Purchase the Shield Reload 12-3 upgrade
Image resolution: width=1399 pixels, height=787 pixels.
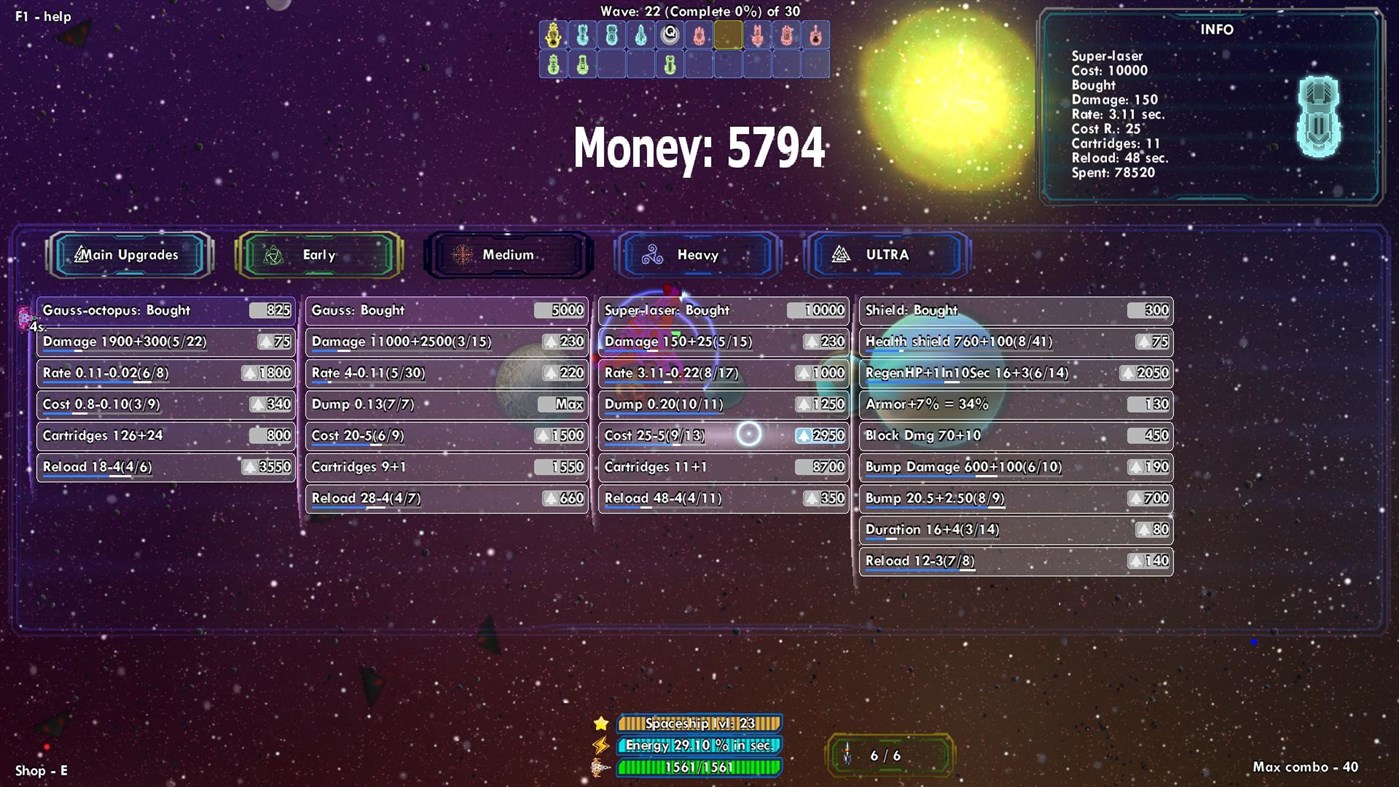click(1015, 560)
